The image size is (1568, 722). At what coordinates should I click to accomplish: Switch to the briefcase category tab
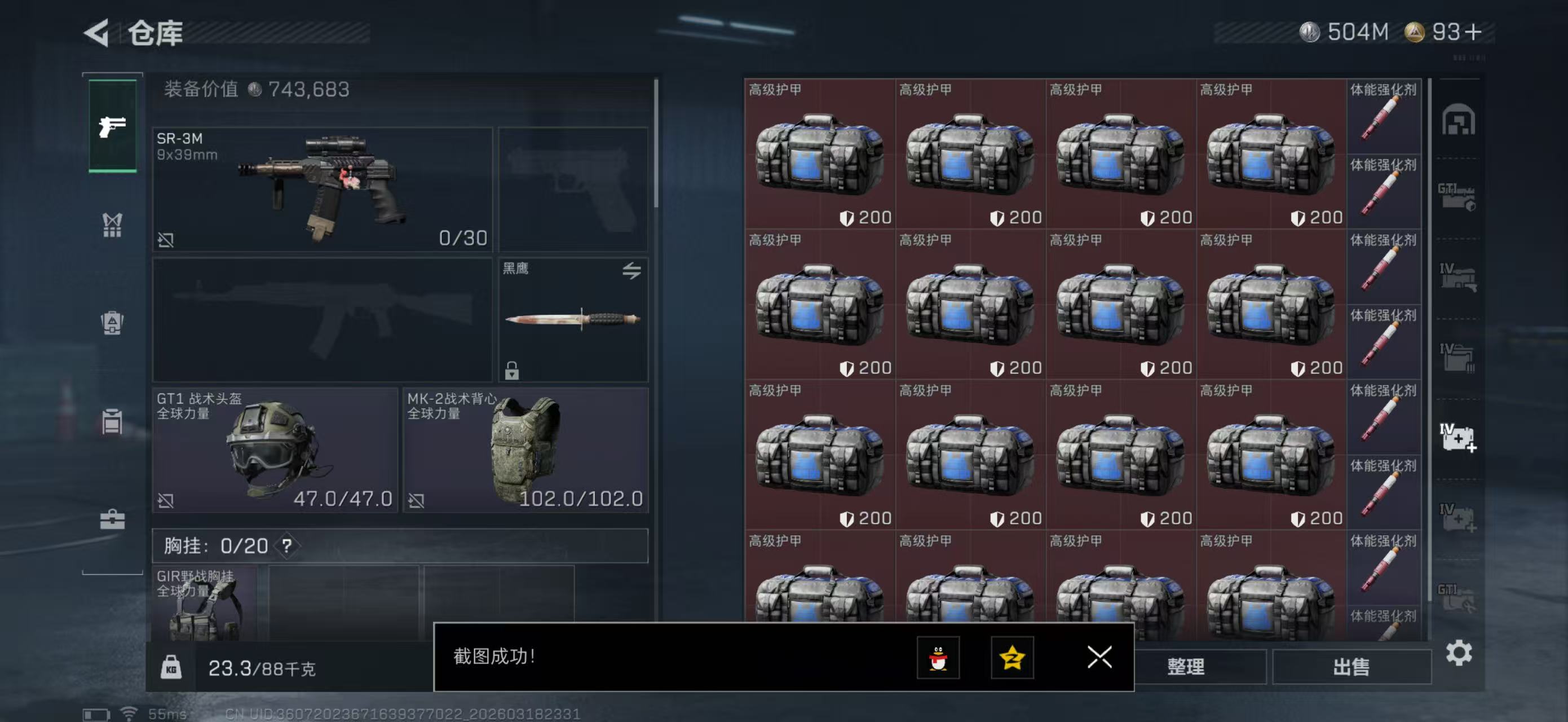coord(113,520)
